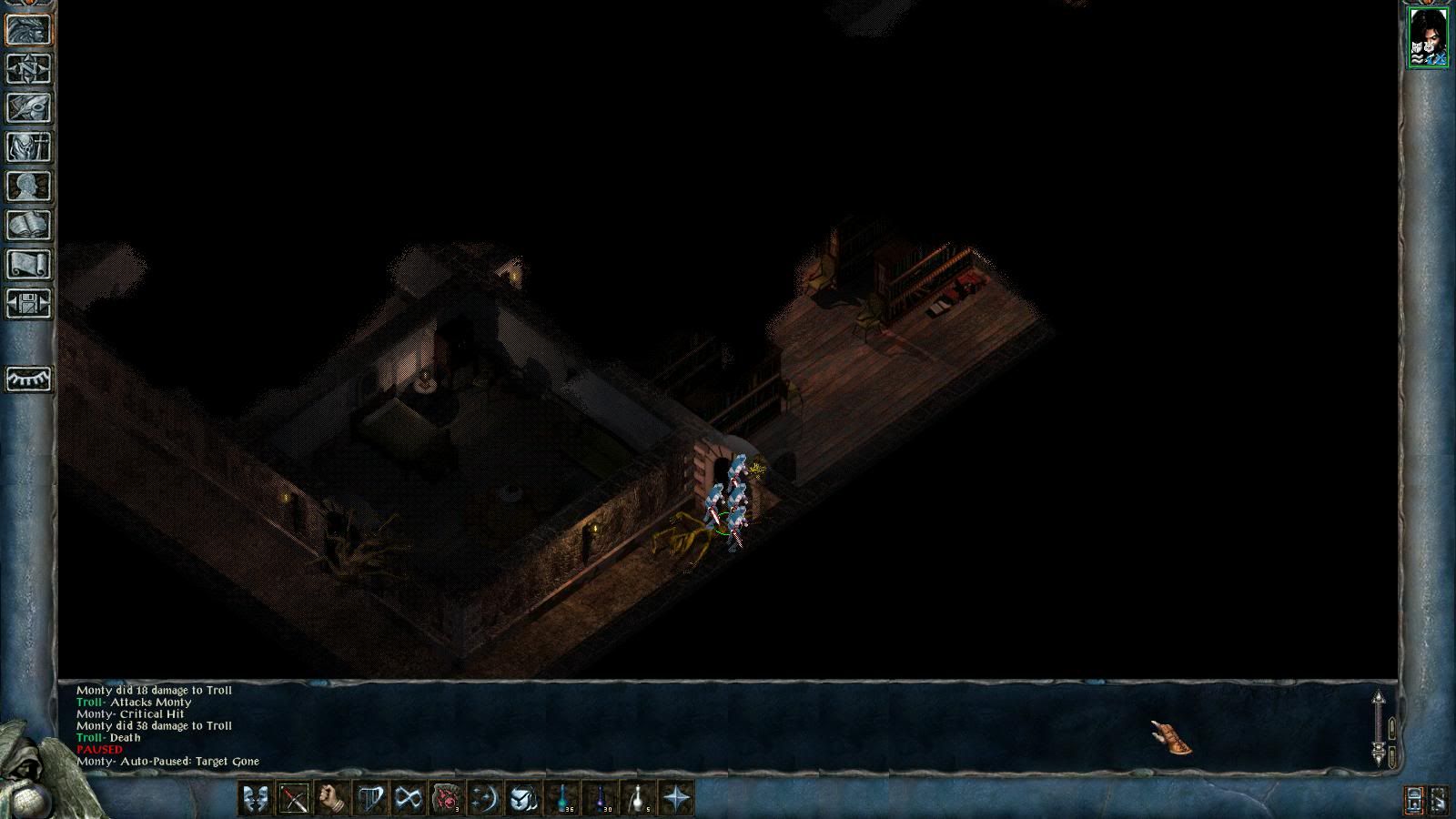Screen dimensions: 1456x819
Task: Open the priest scroll screen
Action: coord(29,265)
